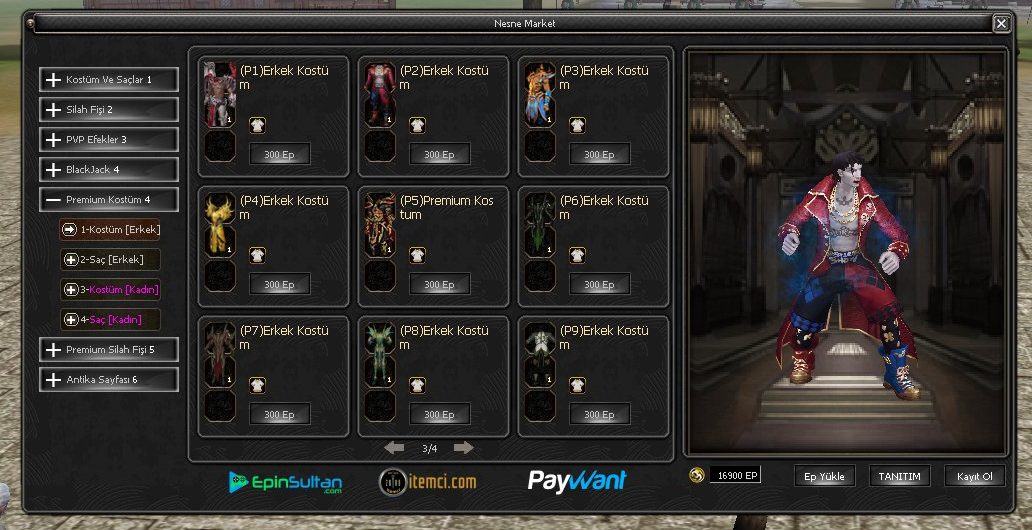The height and width of the screenshot is (530, 1032).
Task: Choose the 2-Saç [Erkek] subcategory
Action: coord(111,260)
